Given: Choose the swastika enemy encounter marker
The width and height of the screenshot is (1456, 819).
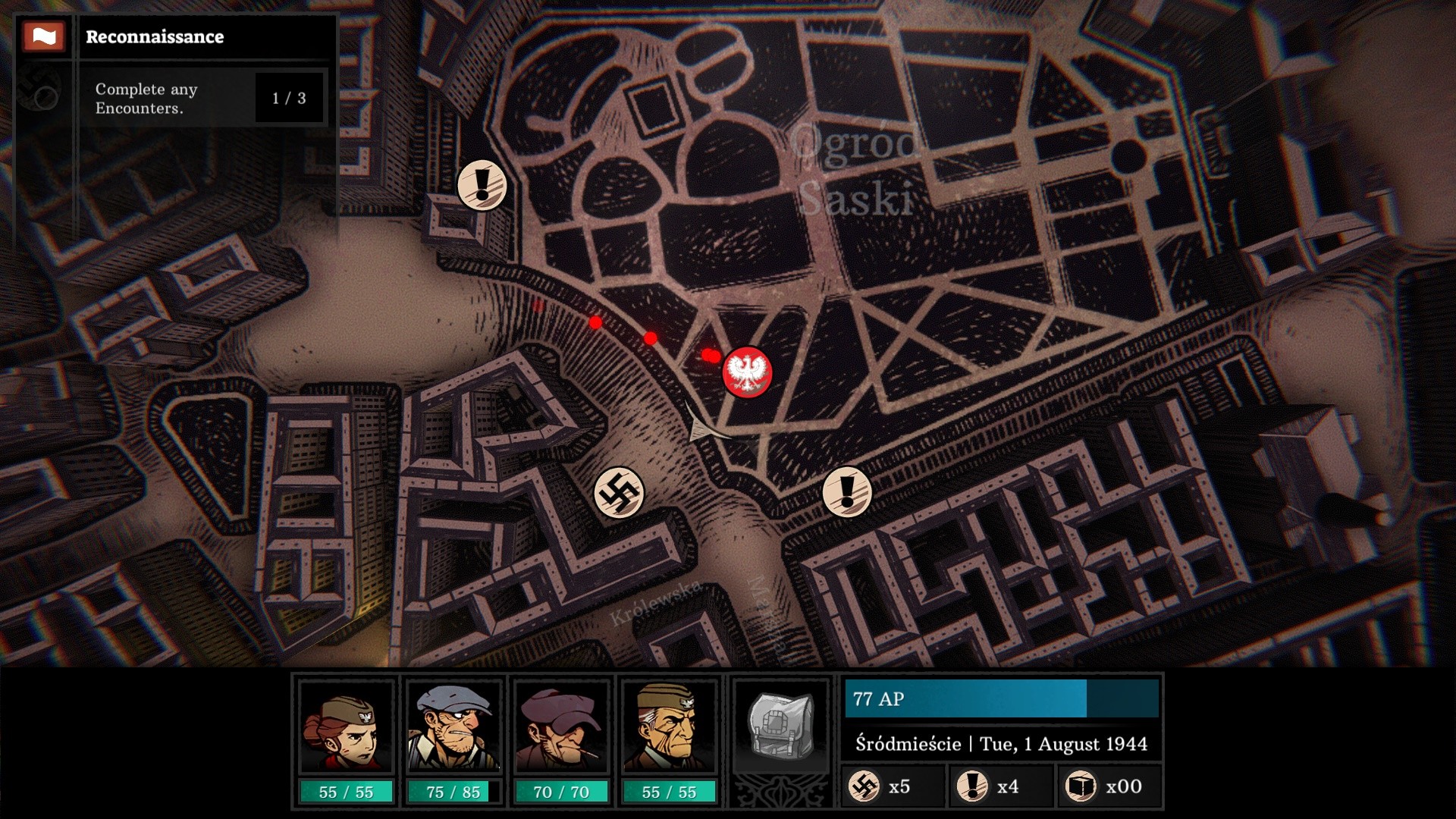Looking at the screenshot, I should 619,493.
